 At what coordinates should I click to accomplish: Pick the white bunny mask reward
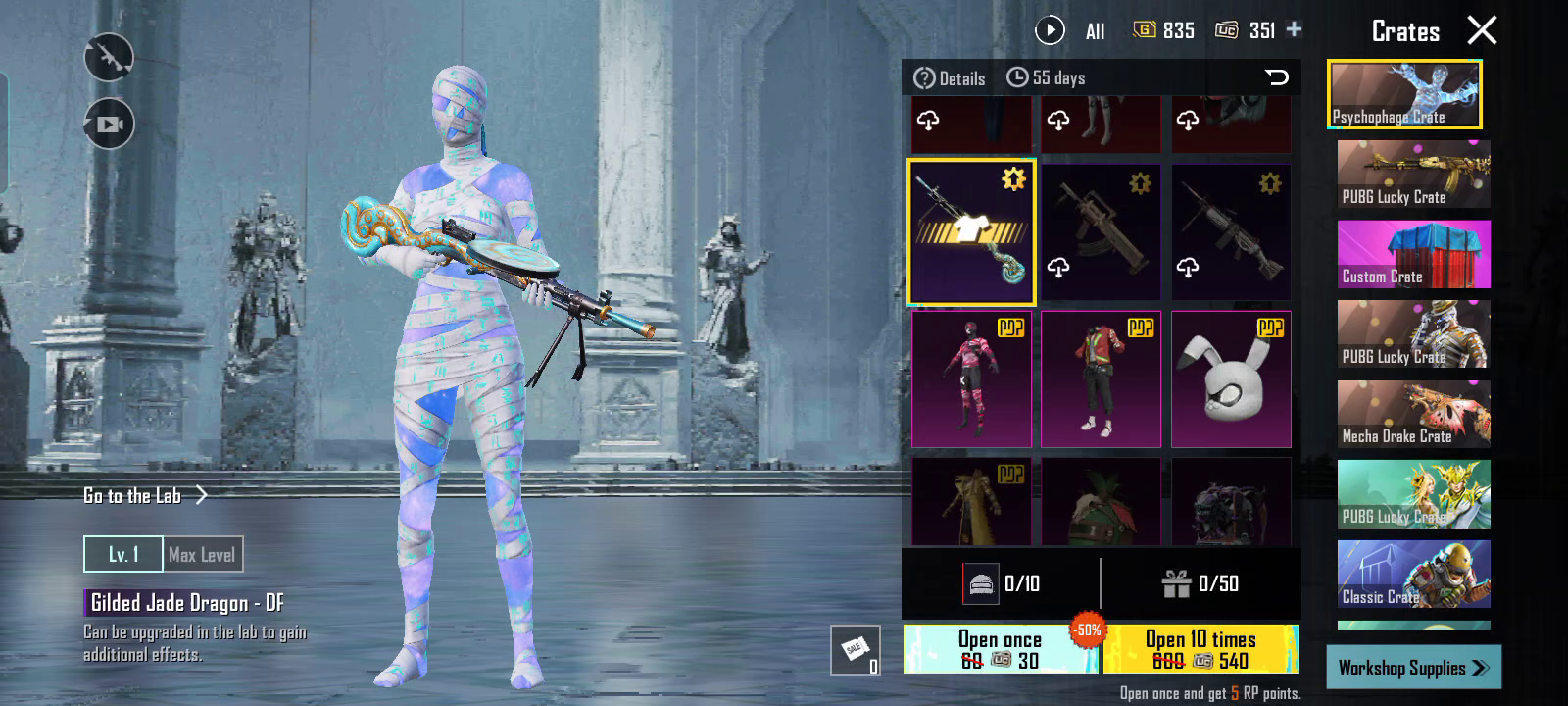pyautogui.click(x=1231, y=379)
